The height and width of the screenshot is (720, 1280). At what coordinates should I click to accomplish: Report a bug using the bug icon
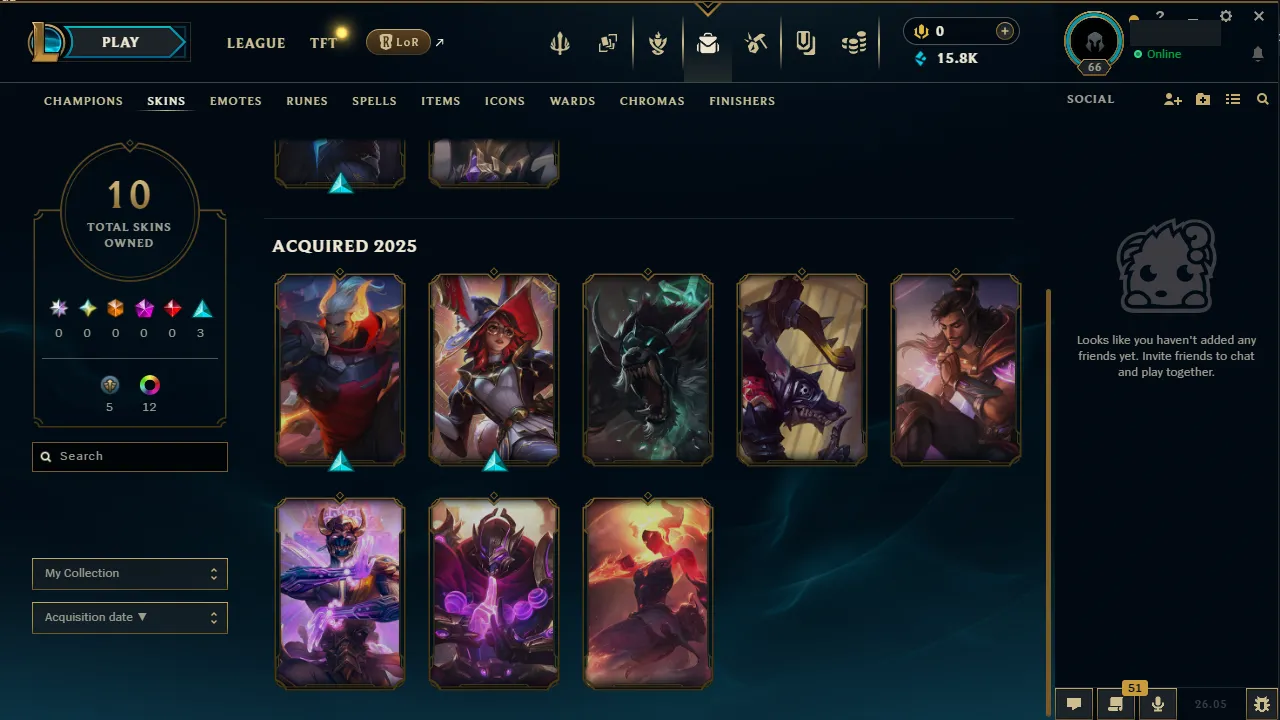(x=1262, y=703)
